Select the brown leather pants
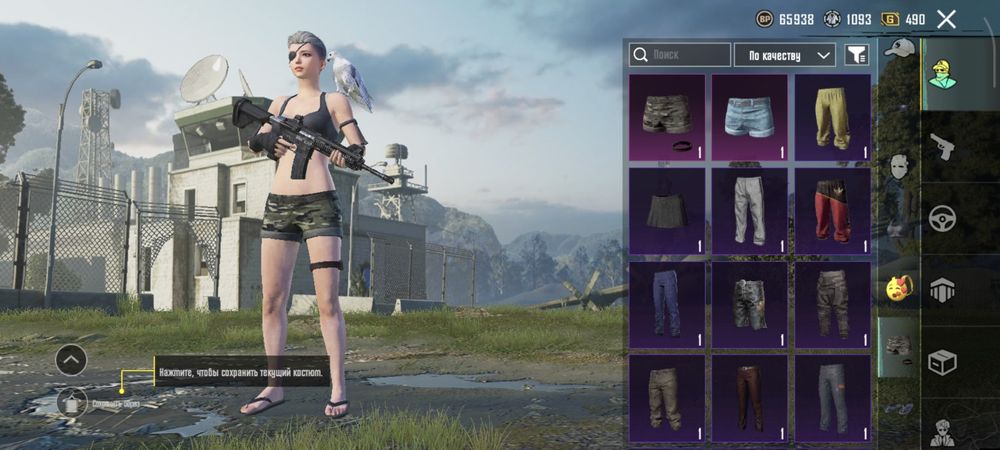This screenshot has width=1000, height=450. (x=749, y=397)
